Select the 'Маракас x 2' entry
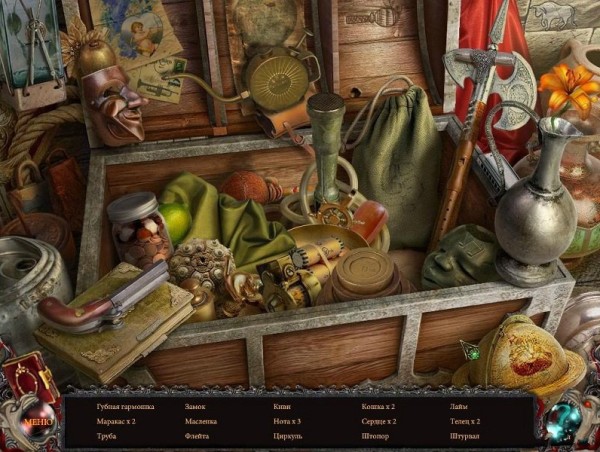 (118, 422)
